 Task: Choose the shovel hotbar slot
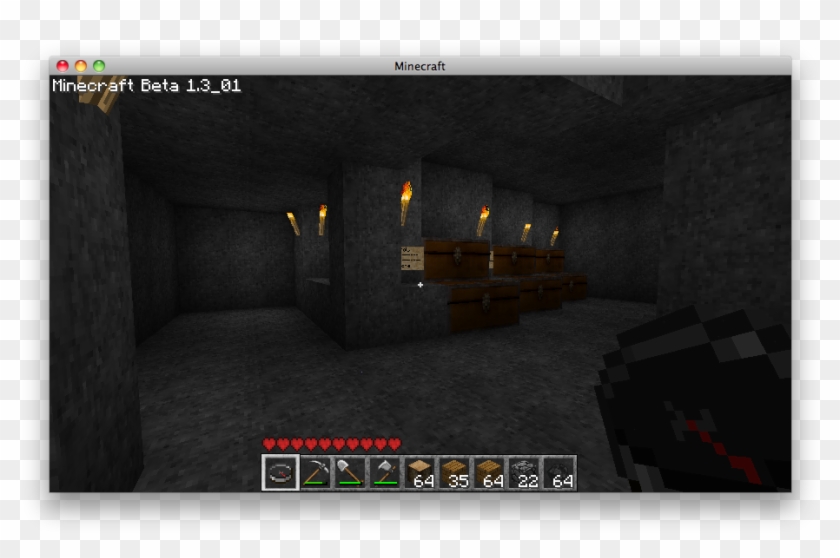coord(351,472)
